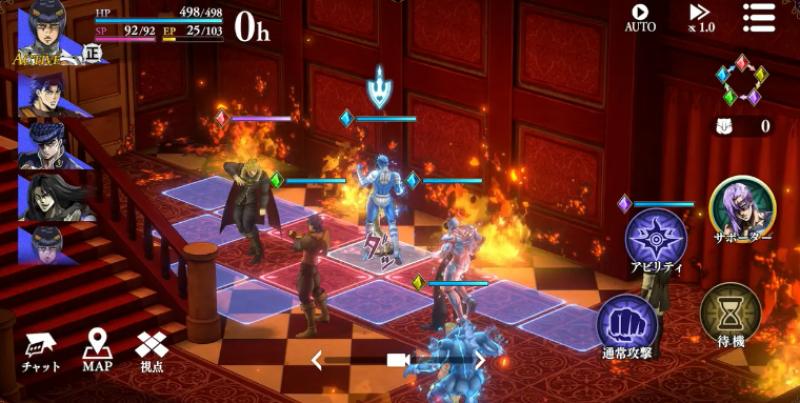The image size is (800, 403).
Task: Select the active character portrait with helmet hair
Action: pos(47,33)
